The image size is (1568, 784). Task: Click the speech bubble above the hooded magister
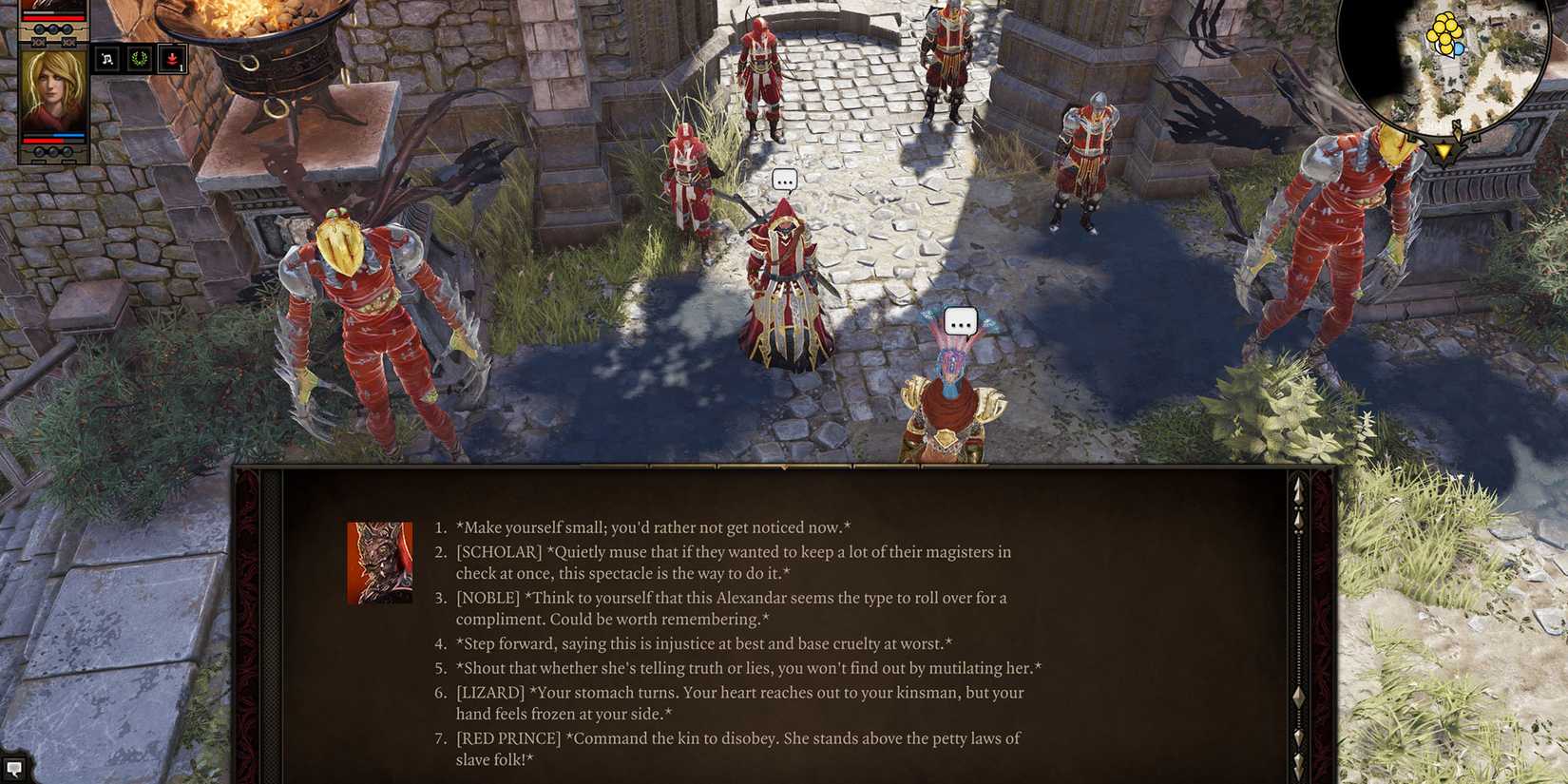pyautogui.click(x=785, y=178)
